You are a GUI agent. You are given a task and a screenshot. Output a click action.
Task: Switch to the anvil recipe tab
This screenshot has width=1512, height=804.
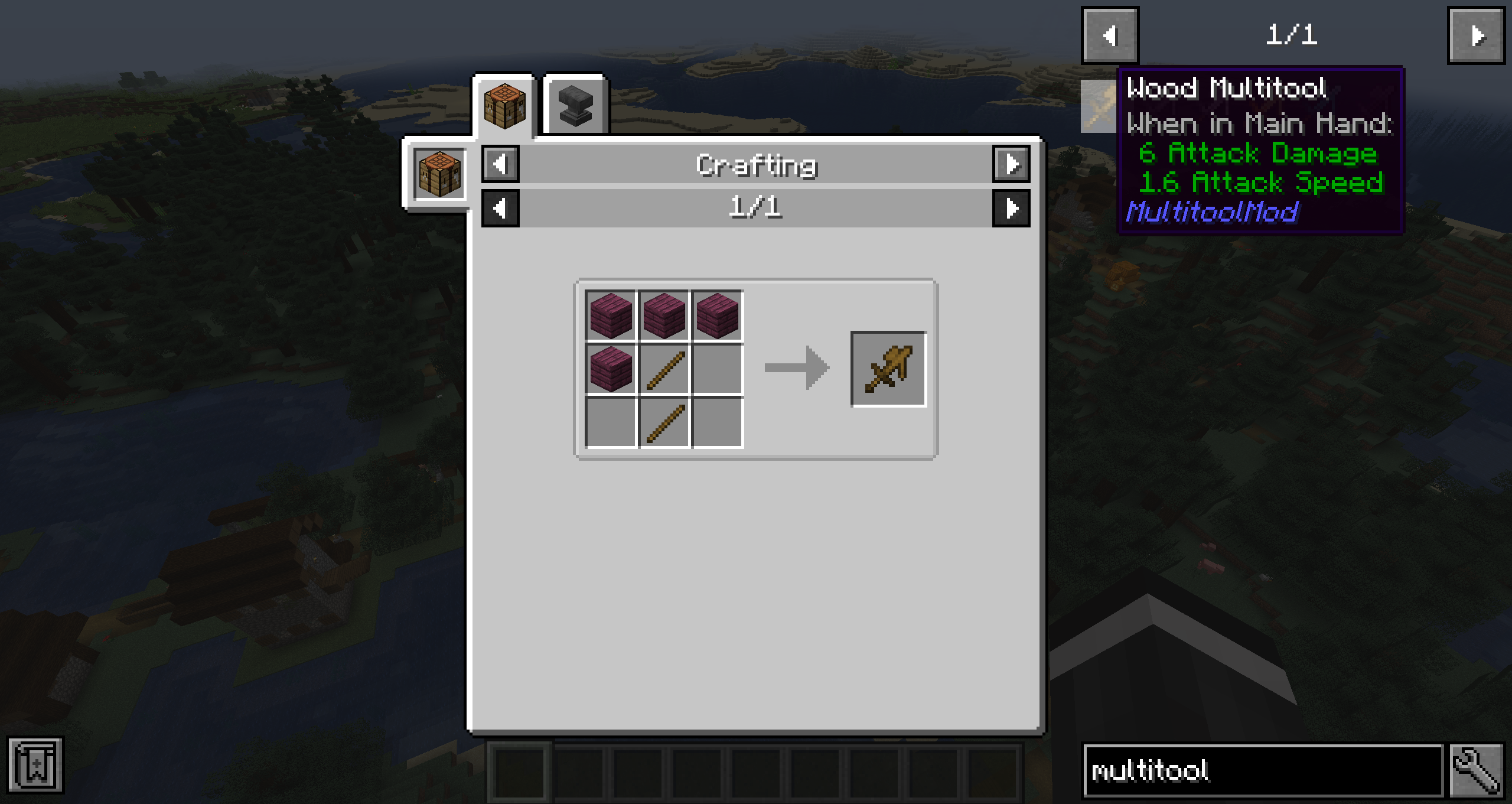[x=575, y=106]
